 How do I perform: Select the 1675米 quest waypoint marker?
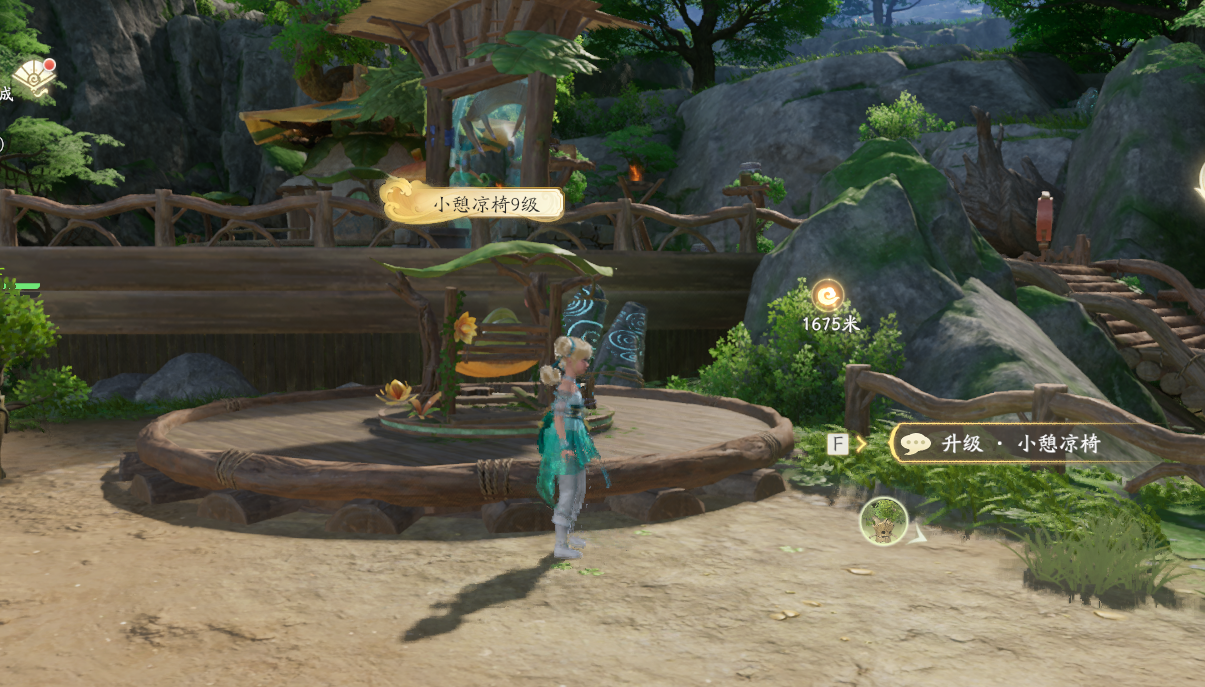click(x=827, y=296)
